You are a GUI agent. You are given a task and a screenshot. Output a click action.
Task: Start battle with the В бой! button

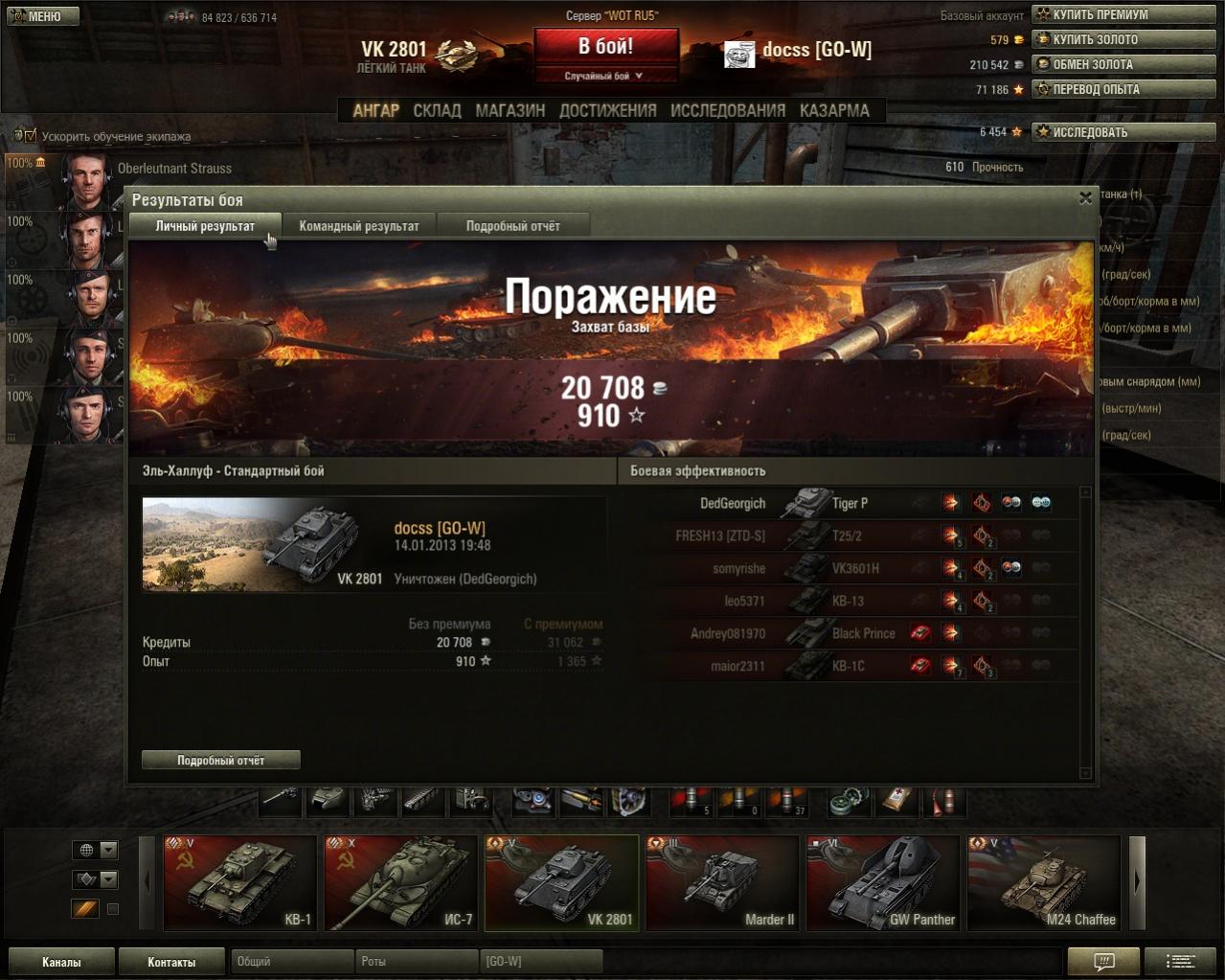605,47
